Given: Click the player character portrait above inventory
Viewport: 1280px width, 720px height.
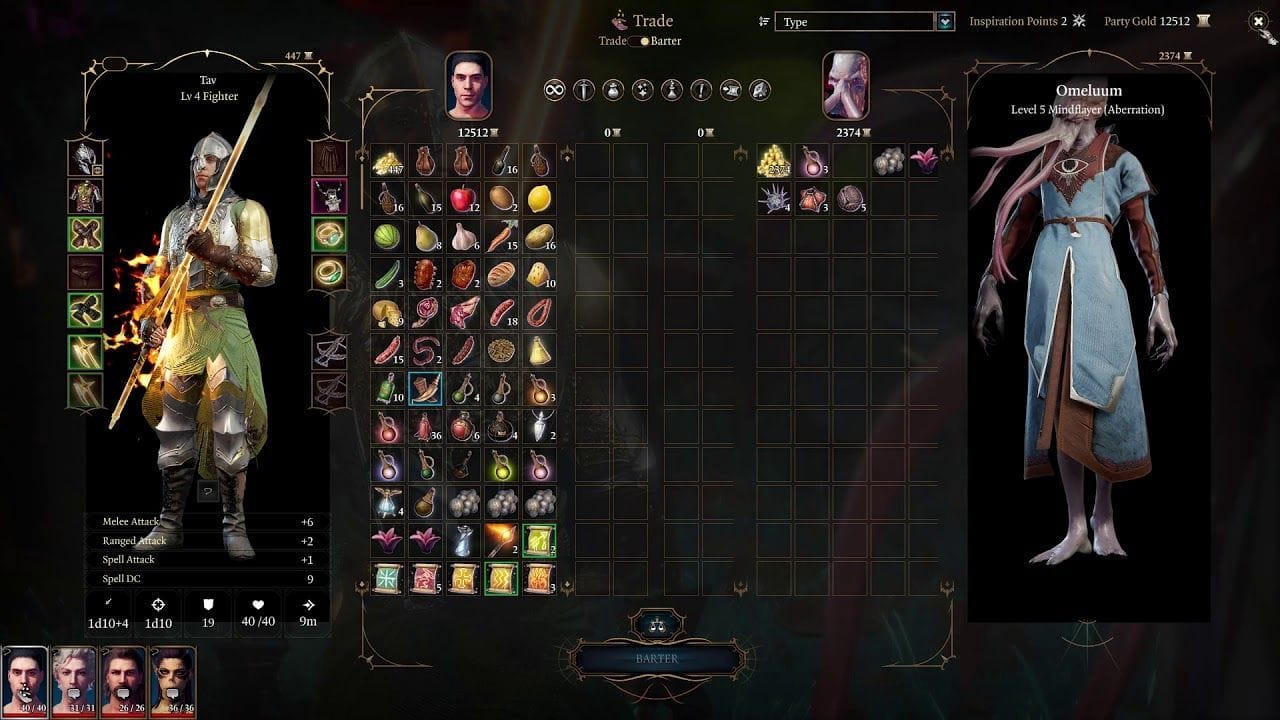Looking at the screenshot, I should pyautogui.click(x=468, y=86).
